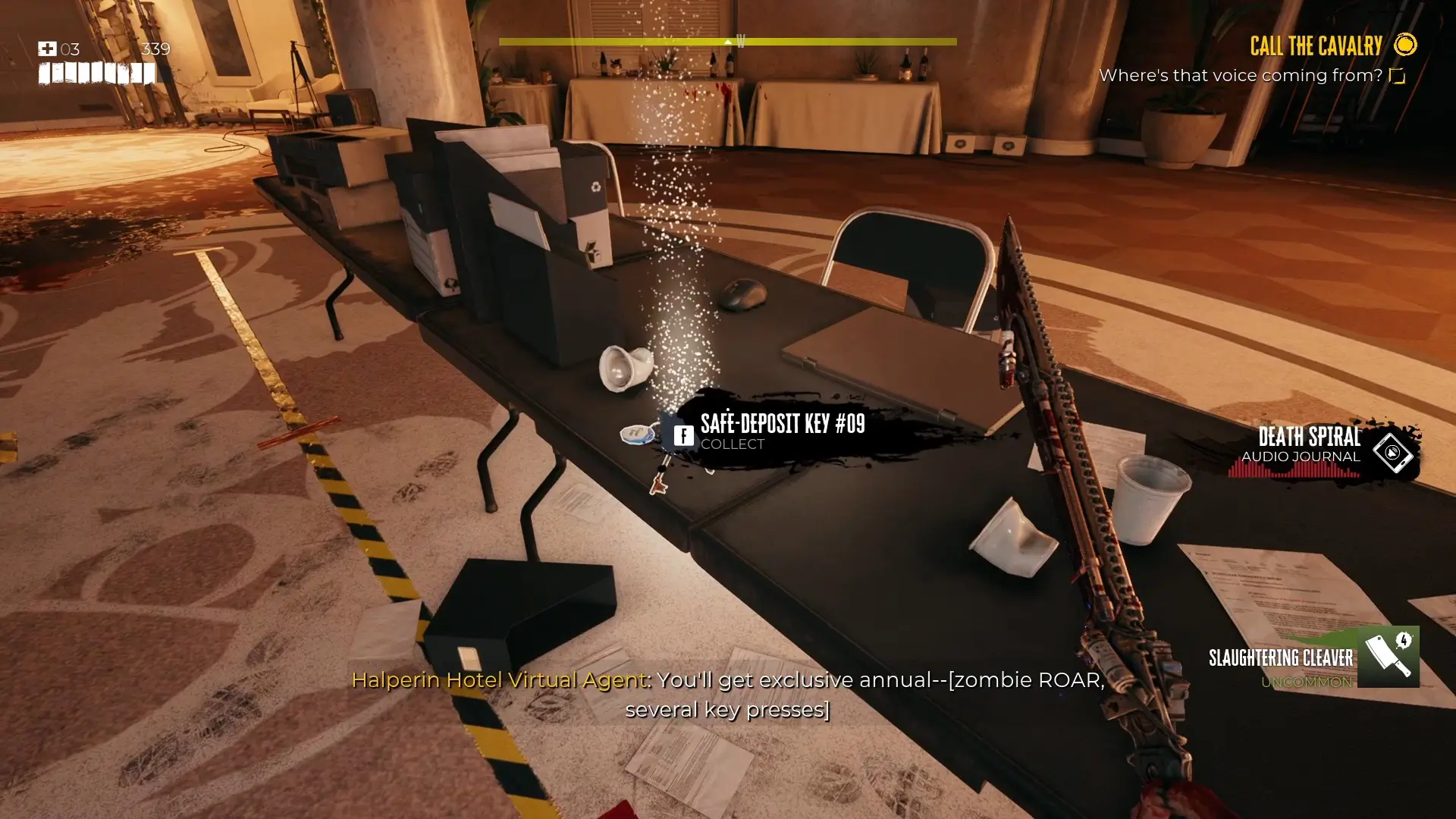Toggle the objective checkbox next to the voice prompt
The width and height of the screenshot is (1456, 819).
tap(1398, 75)
